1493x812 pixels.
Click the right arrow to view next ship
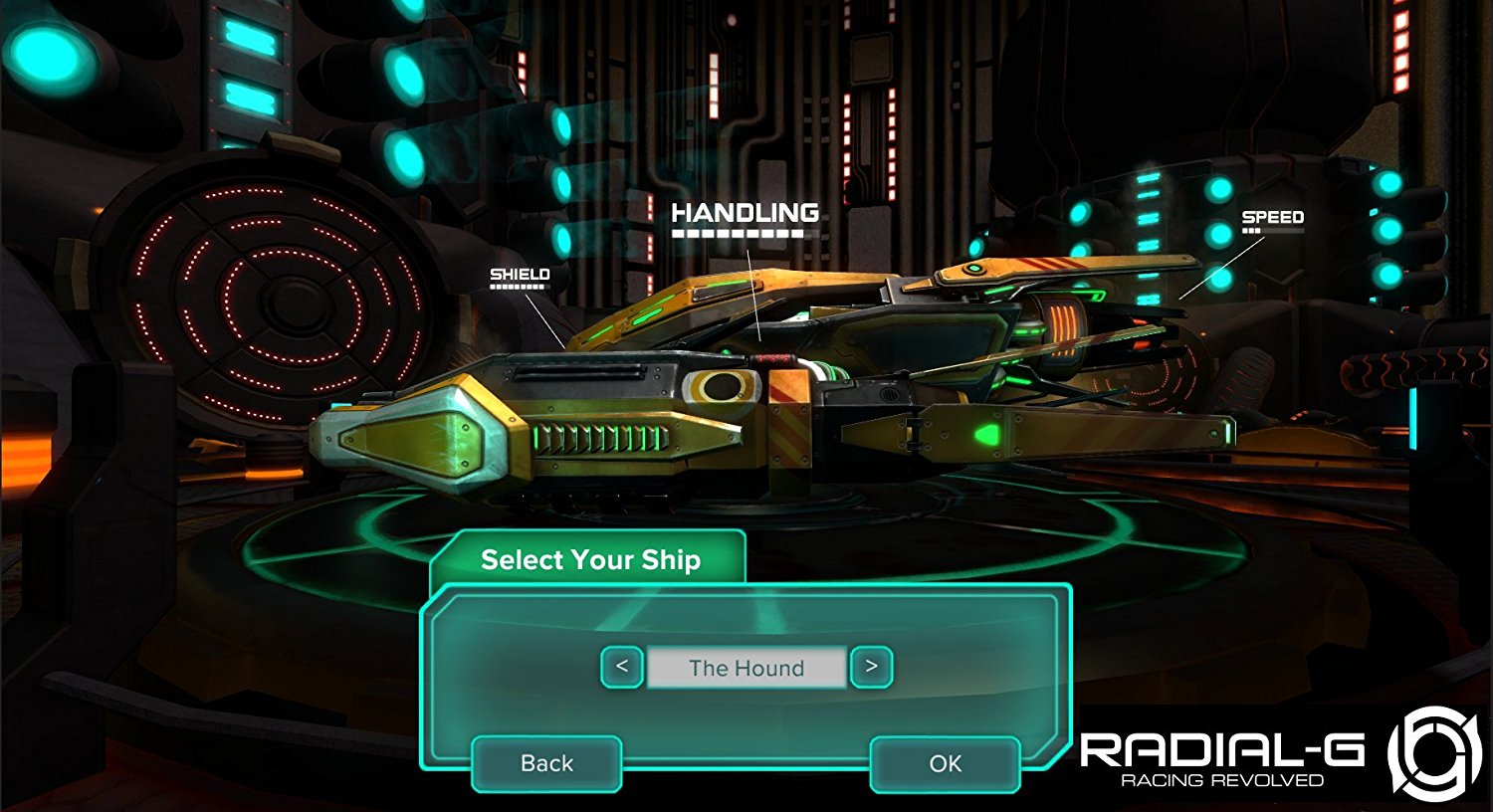[x=872, y=668]
